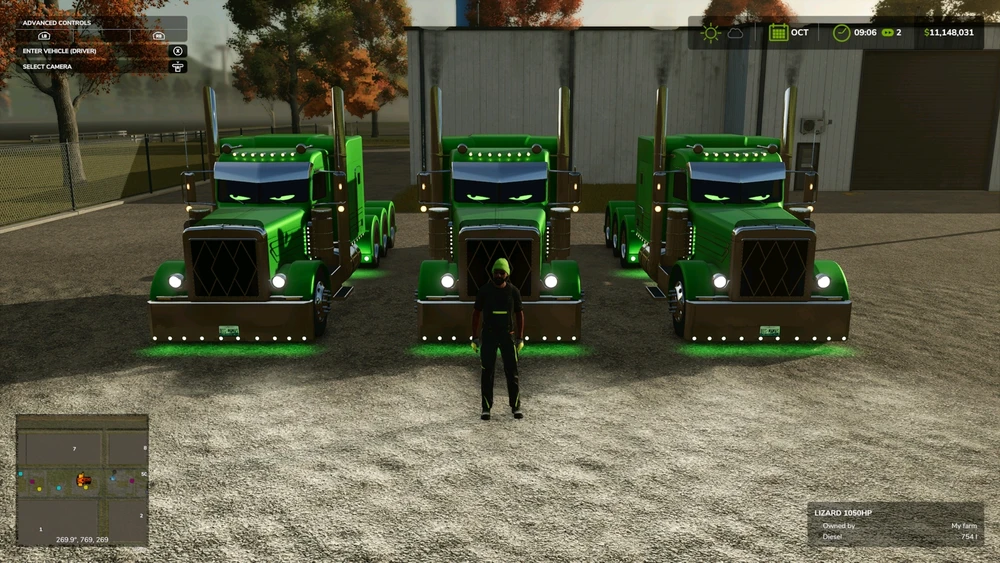Click the clock icon beside 09:06
1000x563 pixels.
tap(842, 32)
